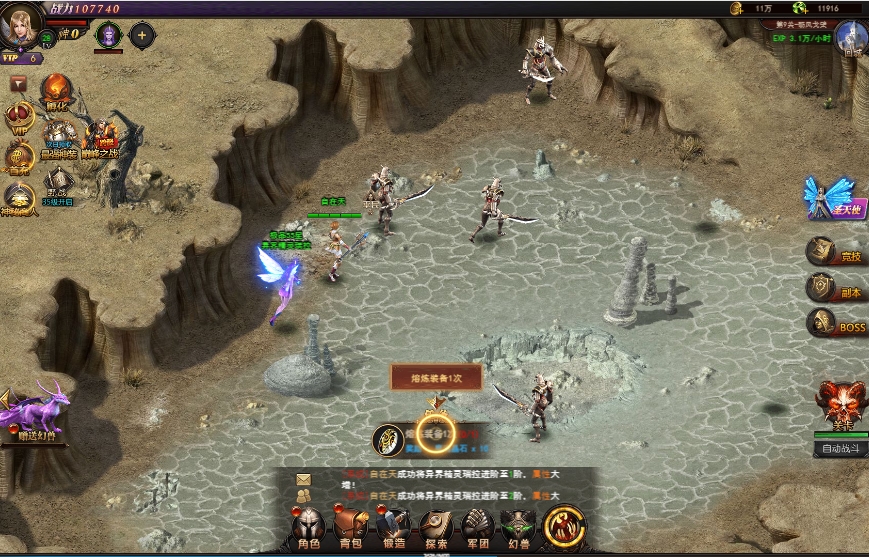
Task: Open the mail envelope icon
Action: tap(303, 478)
